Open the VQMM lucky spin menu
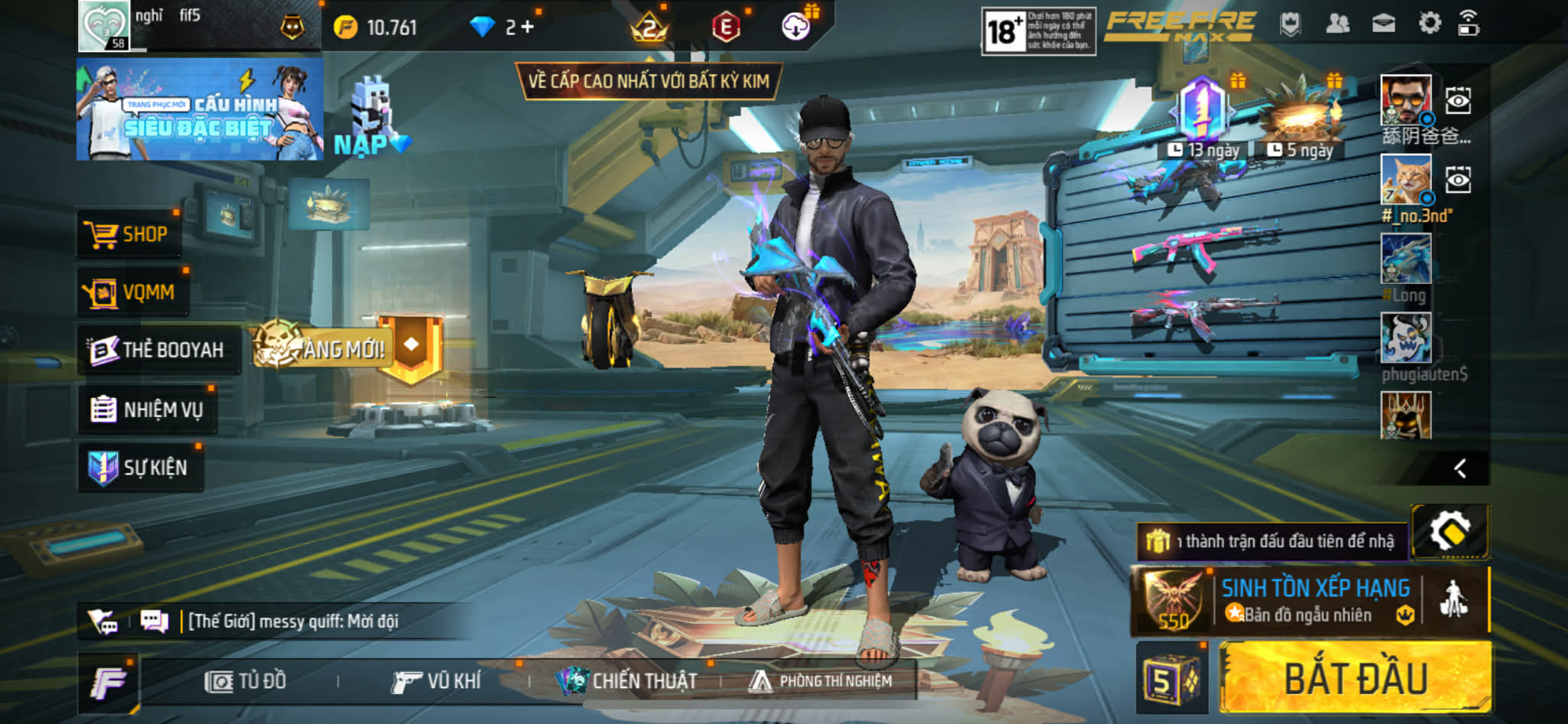1568x724 pixels. click(131, 292)
